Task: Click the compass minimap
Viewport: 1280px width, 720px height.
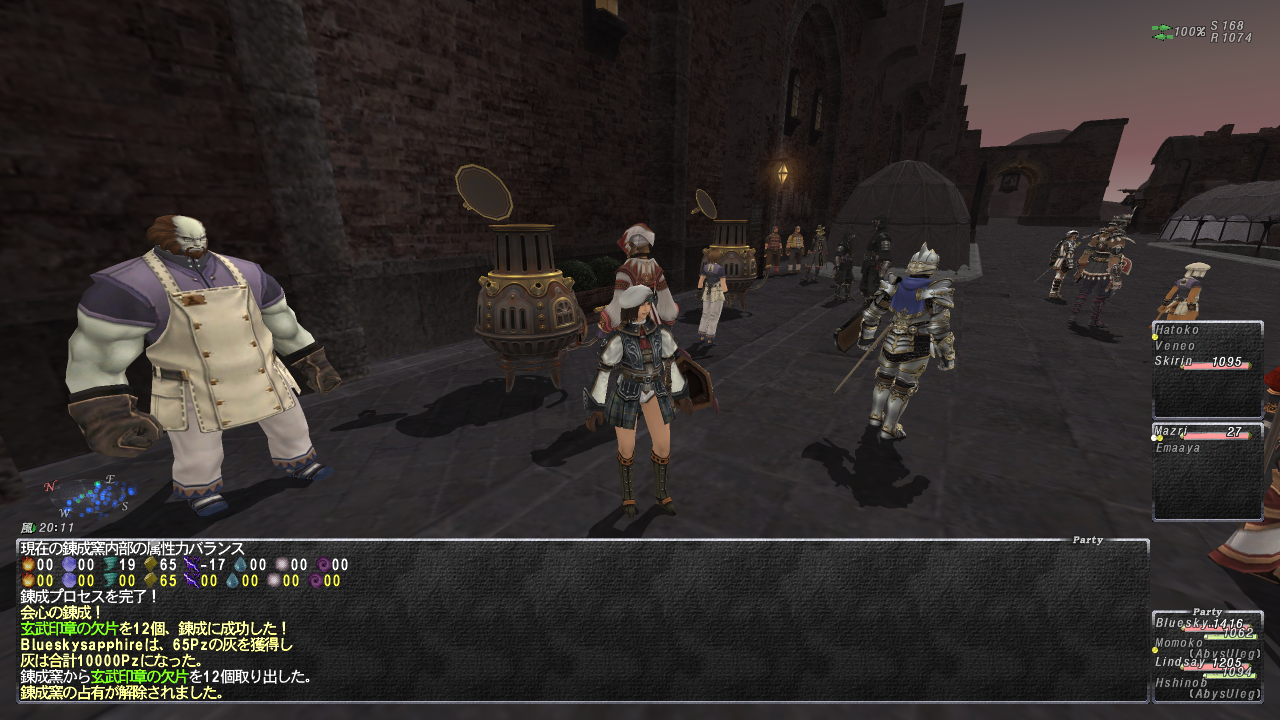Action: (88, 497)
